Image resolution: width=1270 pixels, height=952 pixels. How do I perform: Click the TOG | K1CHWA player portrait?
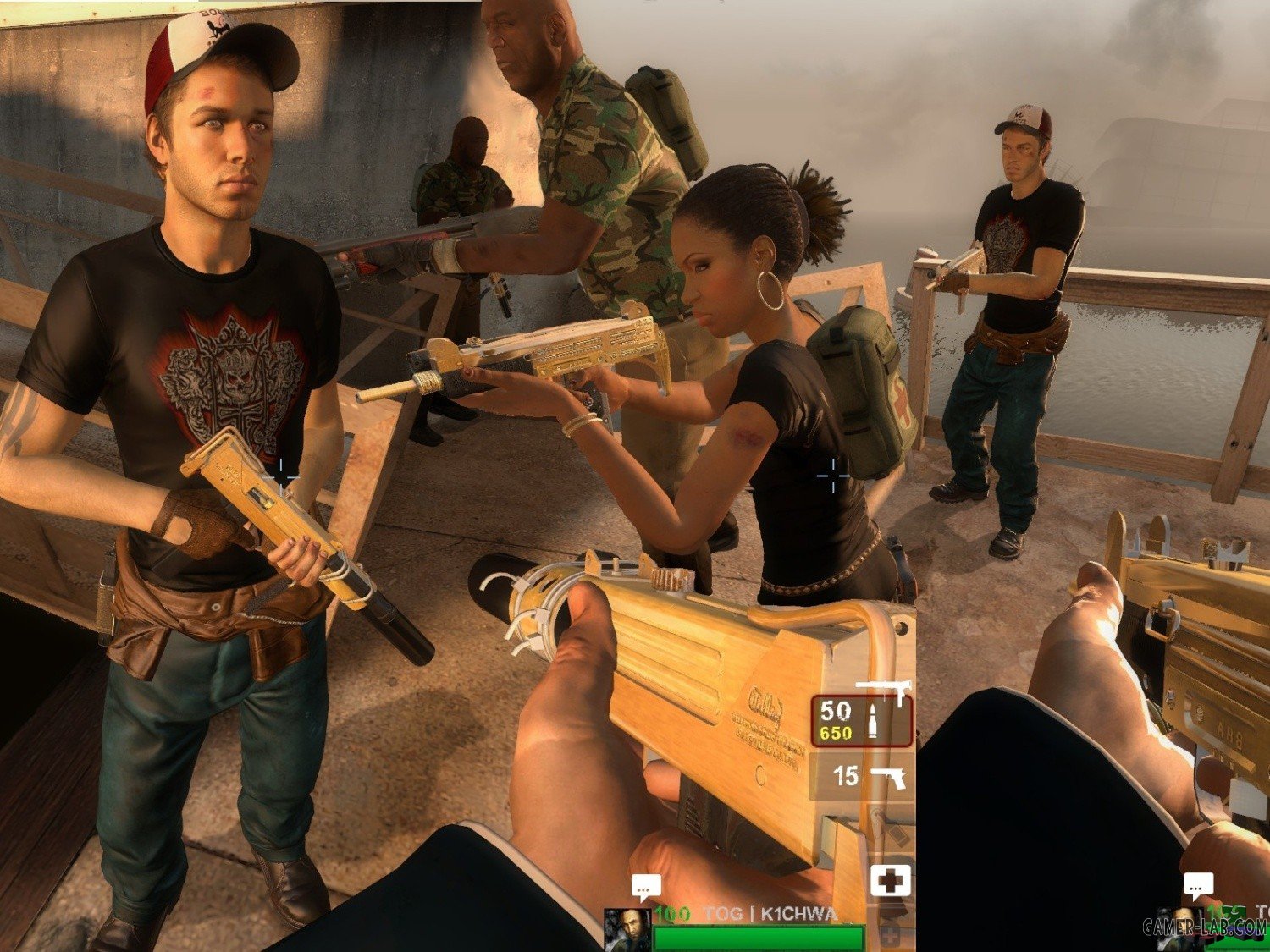point(627,928)
